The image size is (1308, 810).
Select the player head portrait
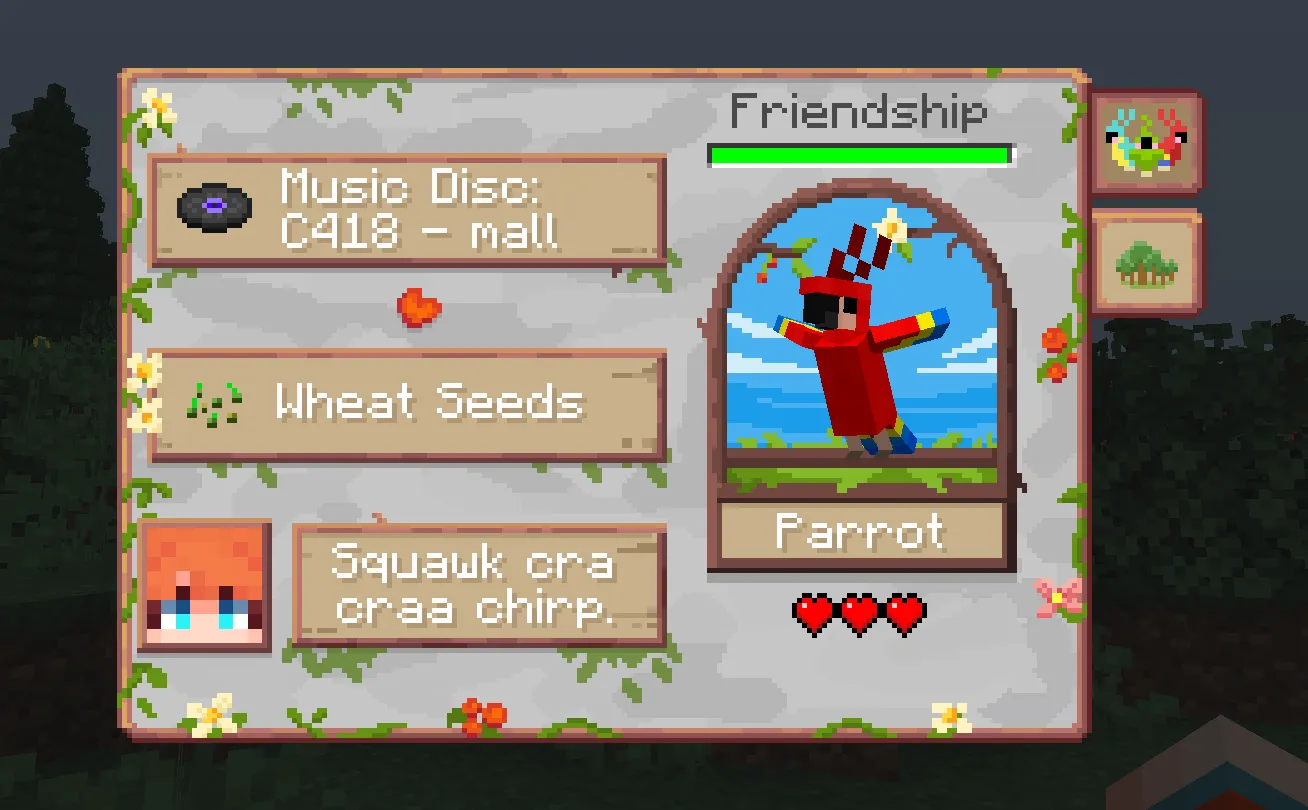203,587
